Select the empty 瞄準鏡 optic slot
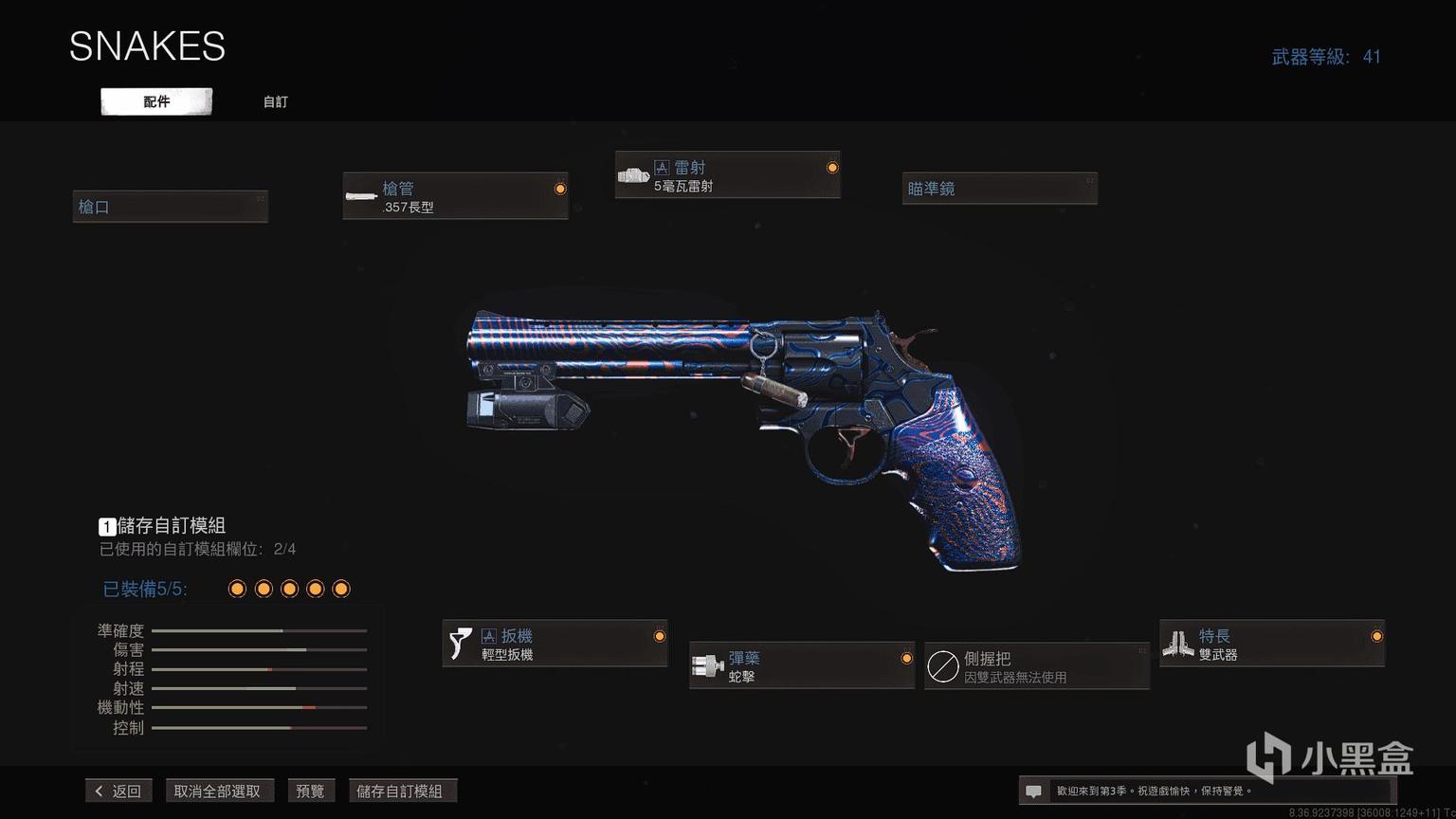This screenshot has width=1456, height=819. tap(999, 189)
